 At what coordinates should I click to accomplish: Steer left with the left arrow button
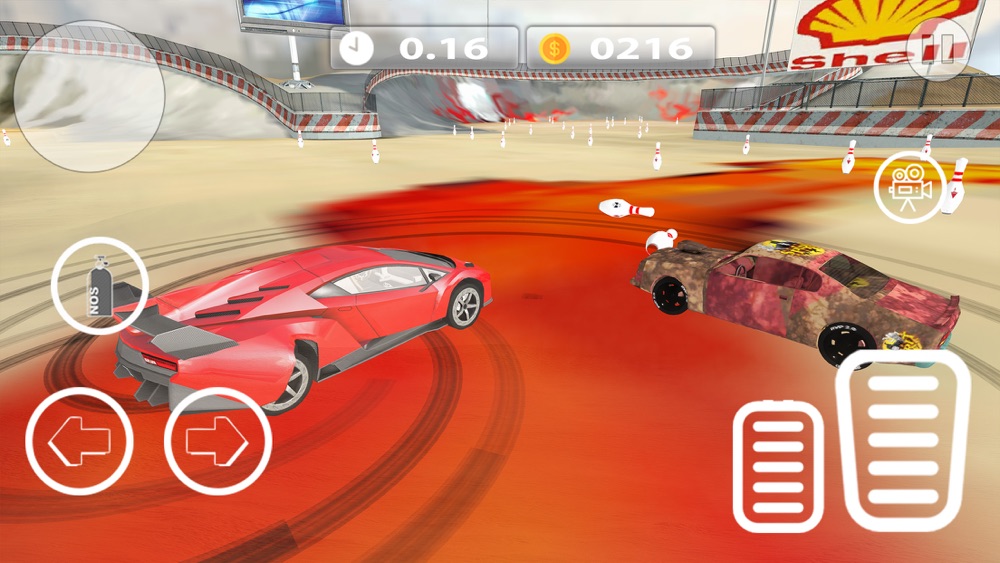79,440
